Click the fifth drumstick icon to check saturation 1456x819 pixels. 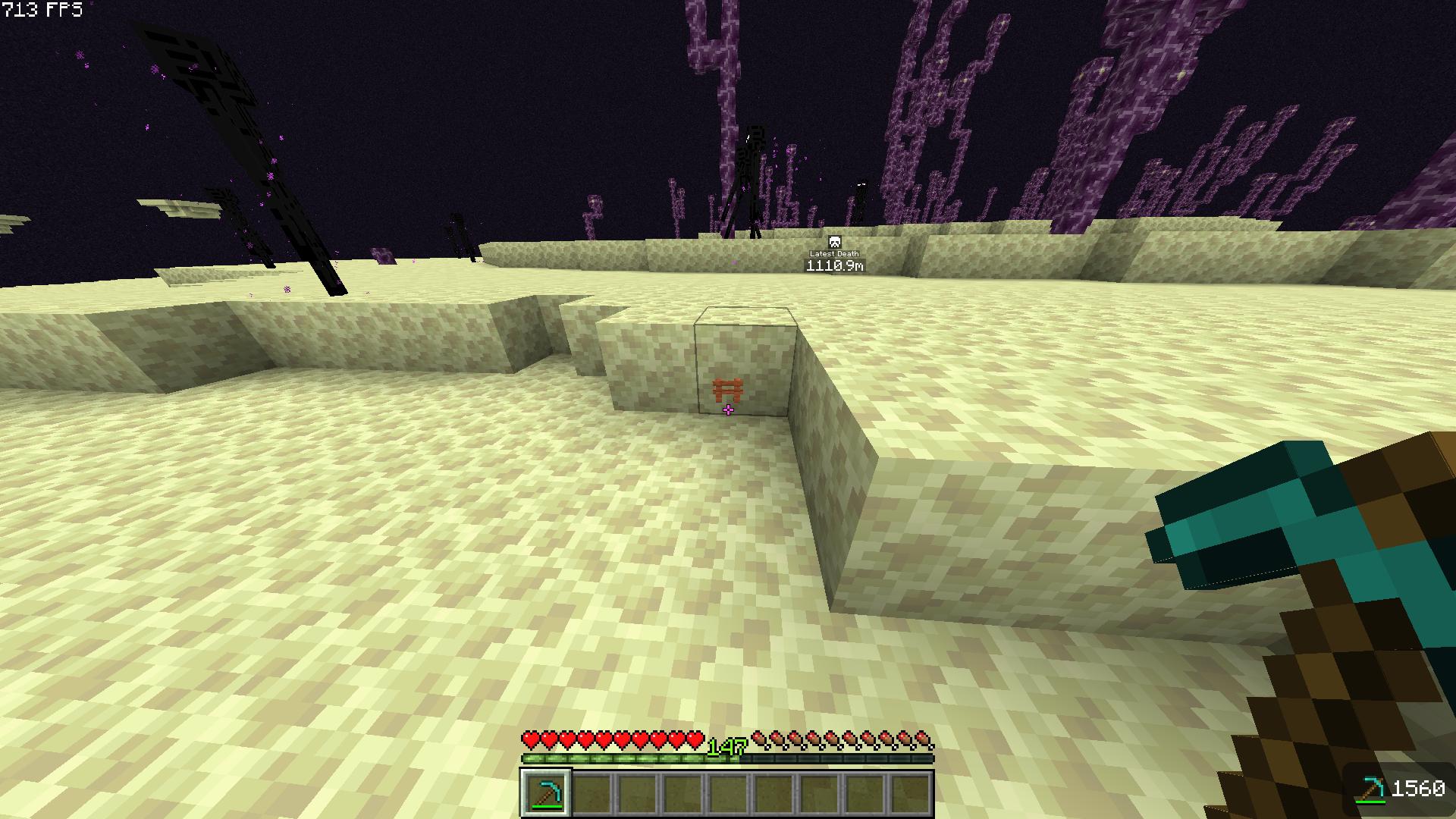click(x=830, y=737)
